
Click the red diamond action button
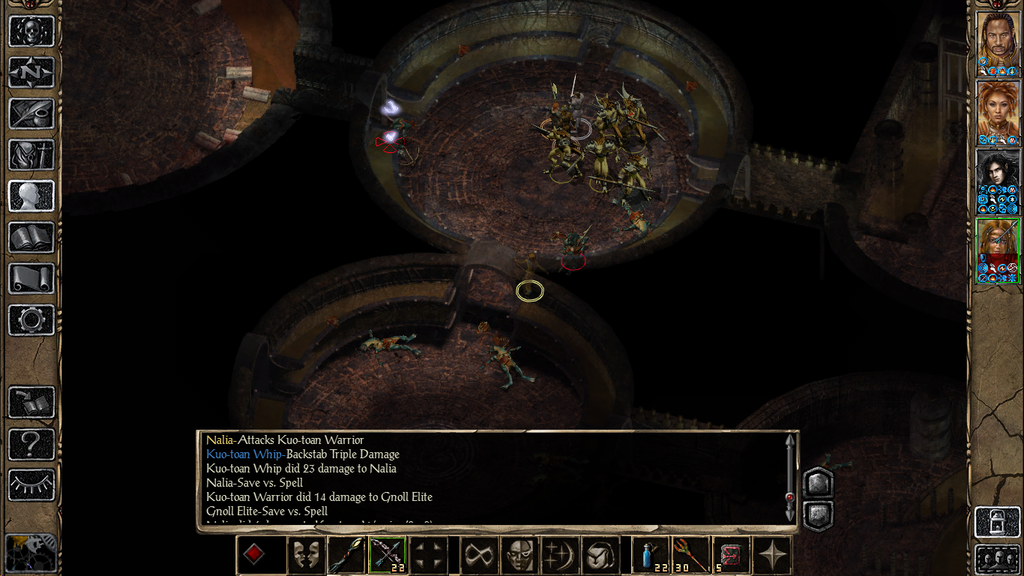[x=255, y=555]
